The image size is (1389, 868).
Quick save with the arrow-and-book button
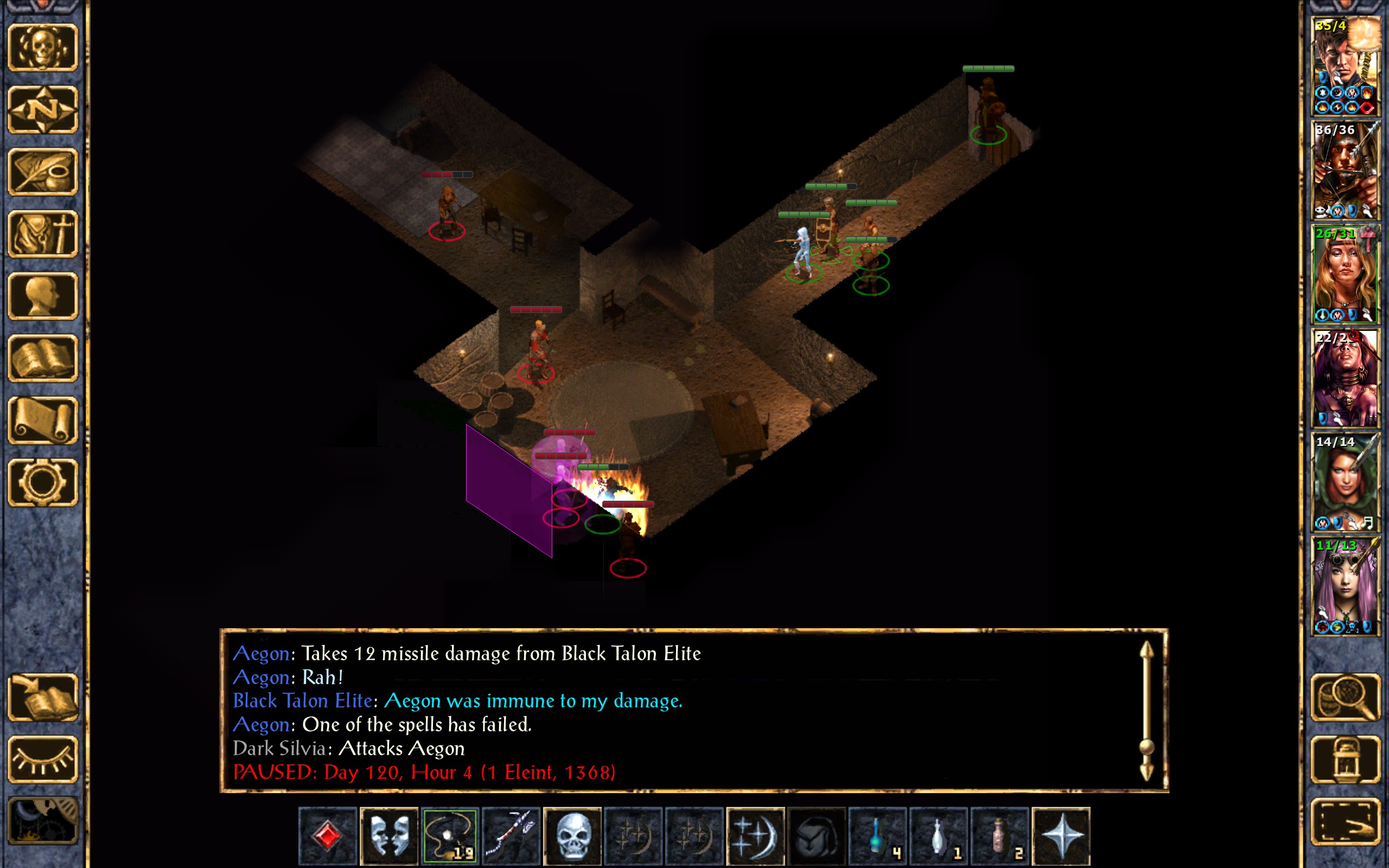click(42, 697)
